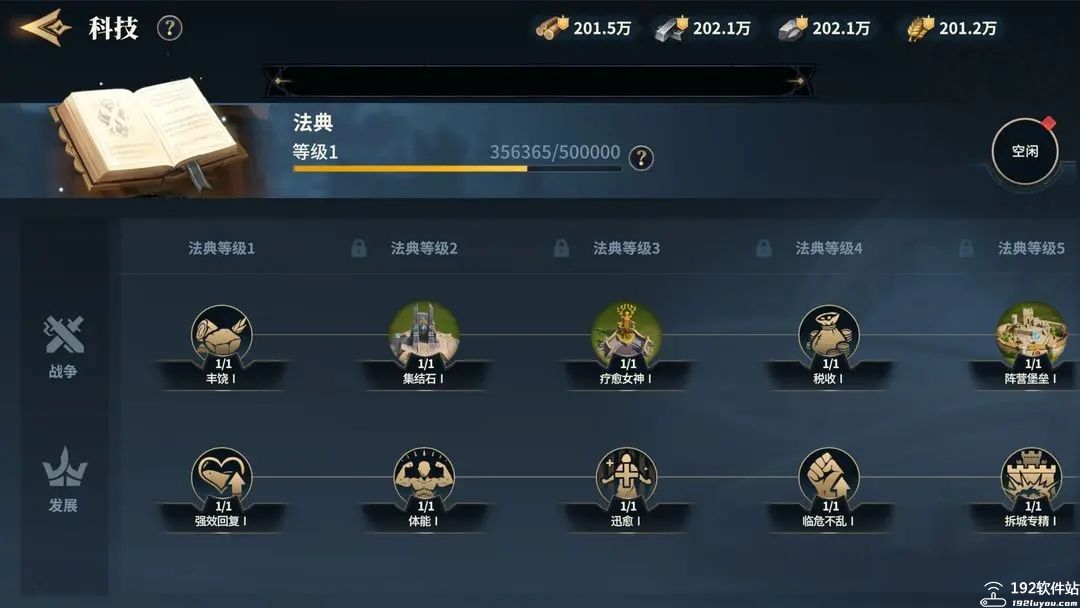Choose the 迅愈 I technology
The image size is (1080, 608).
point(626,478)
